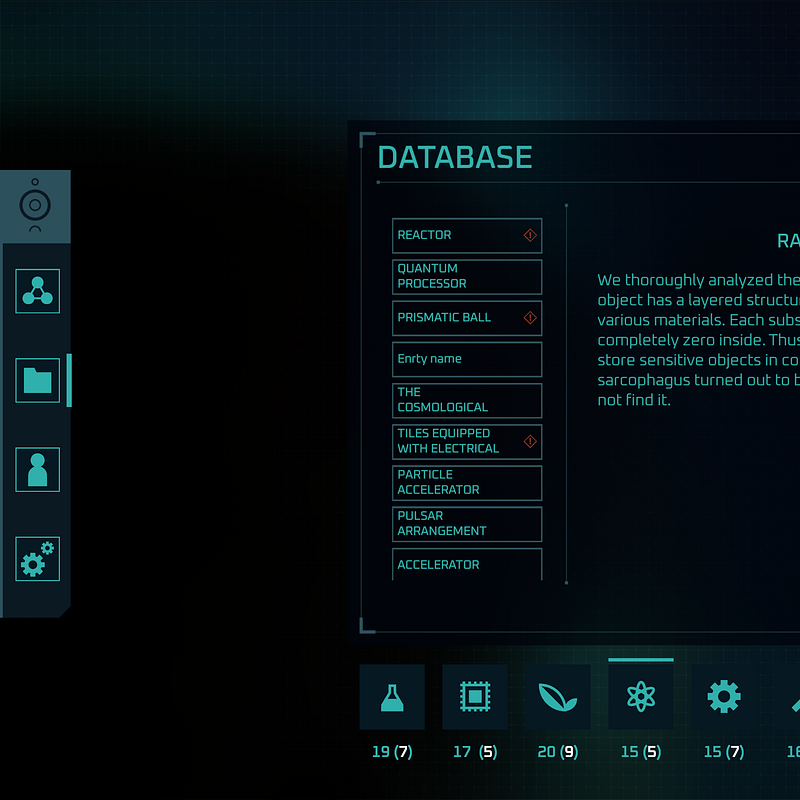The width and height of the screenshot is (800, 800).
Task: Select Tiles Equipped With Electrical entry
Action: coord(466,441)
